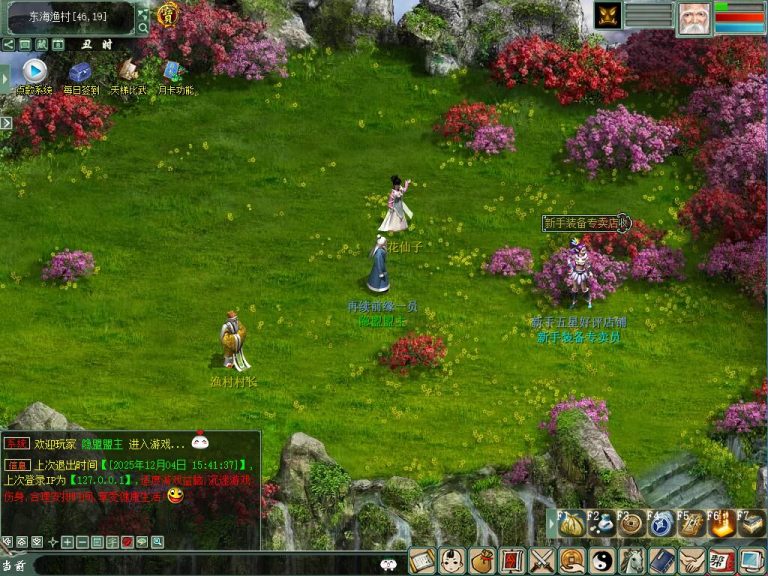Open the 每日签到 daily sign-in chest
768x576 pixels.
(80, 72)
